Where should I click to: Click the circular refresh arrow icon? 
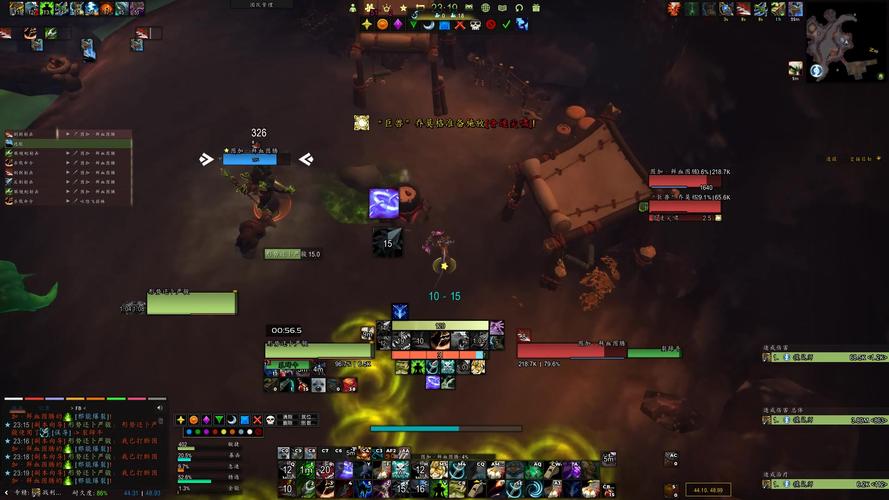click(x=519, y=8)
